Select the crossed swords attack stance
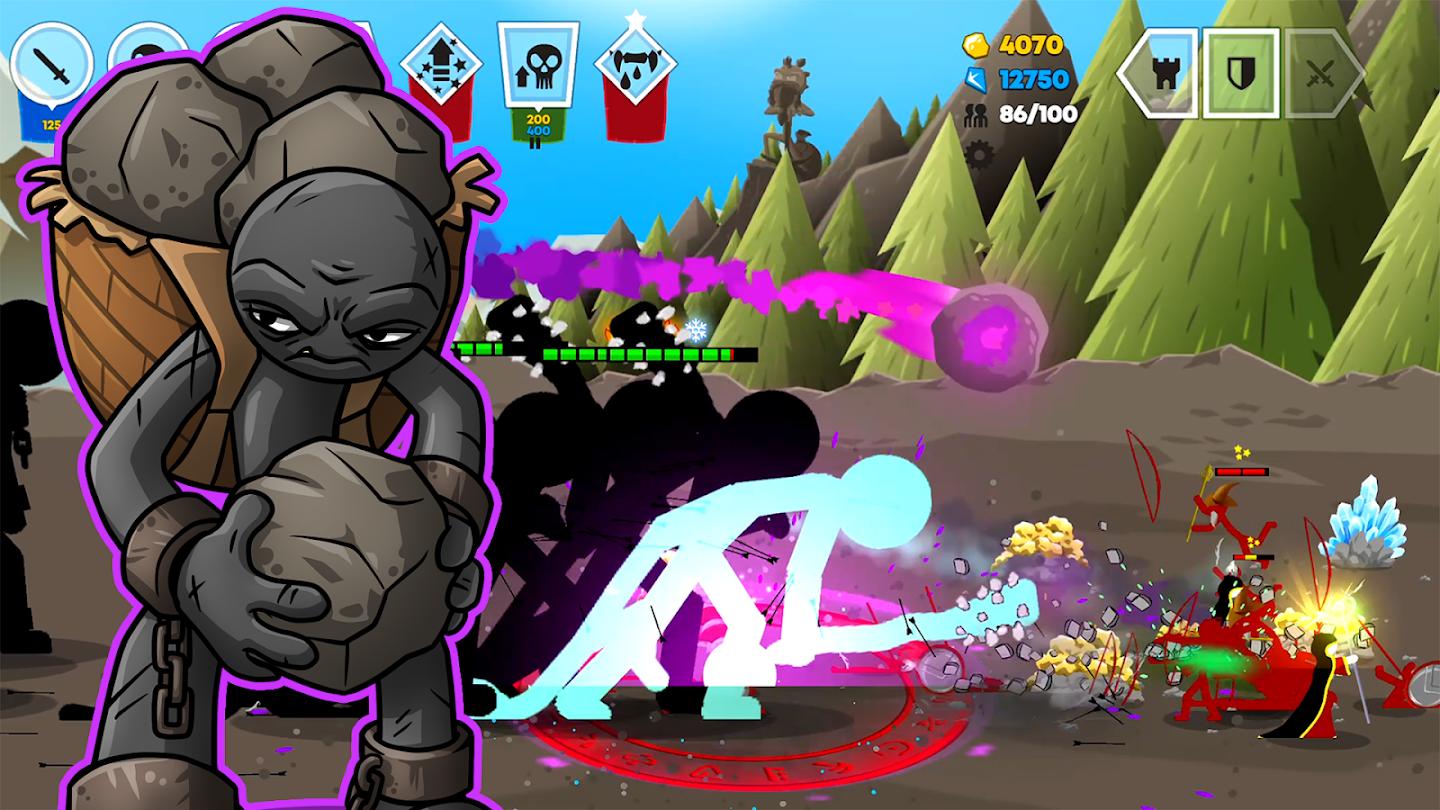 tap(1320, 72)
